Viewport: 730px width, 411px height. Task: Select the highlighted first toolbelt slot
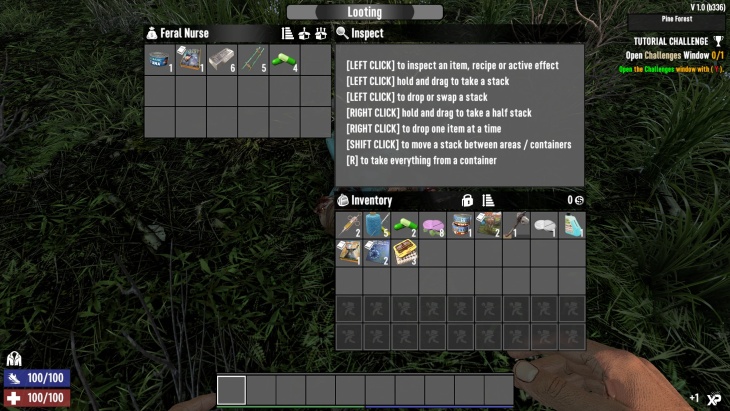point(231,390)
